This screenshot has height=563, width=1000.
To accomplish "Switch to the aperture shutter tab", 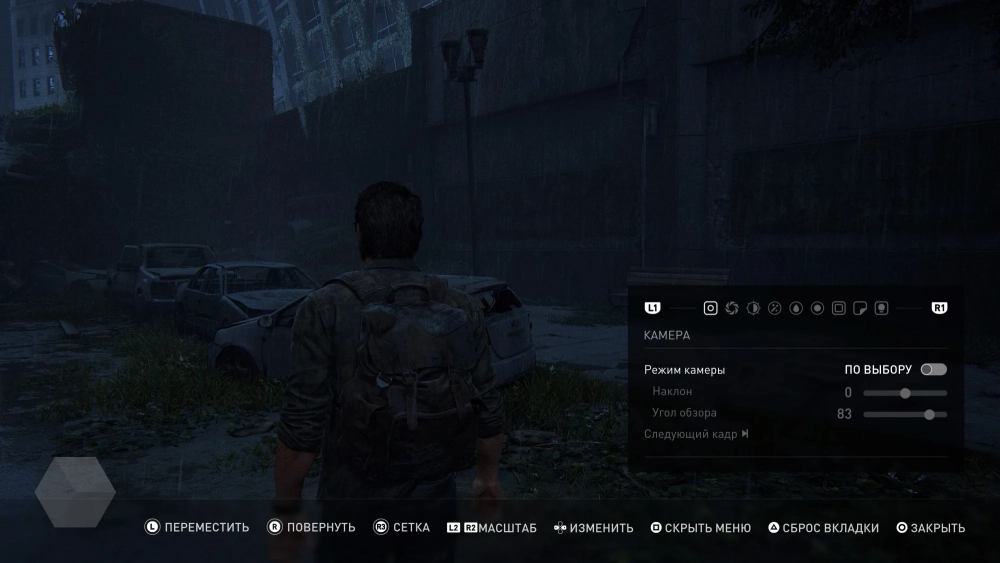I will tap(732, 308).
